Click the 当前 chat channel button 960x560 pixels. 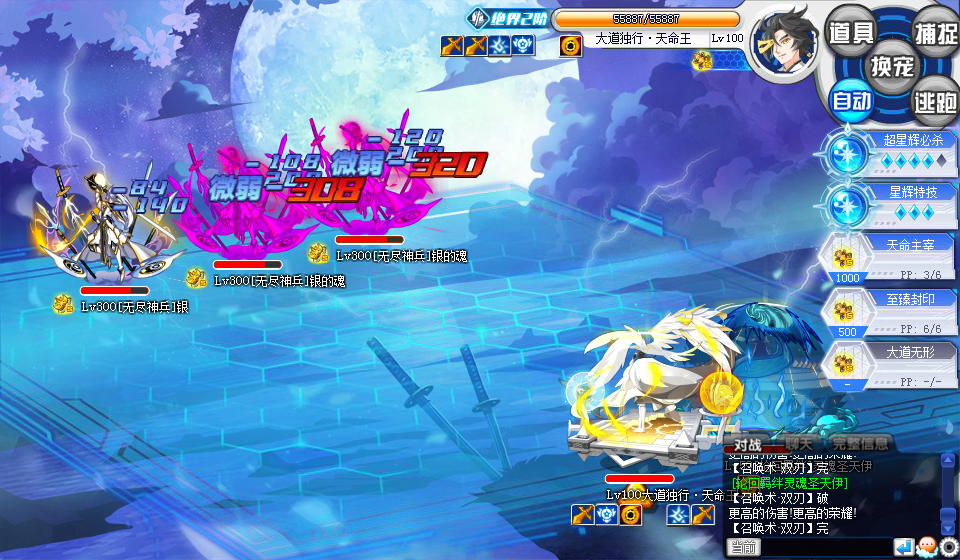tap(743, 547)
